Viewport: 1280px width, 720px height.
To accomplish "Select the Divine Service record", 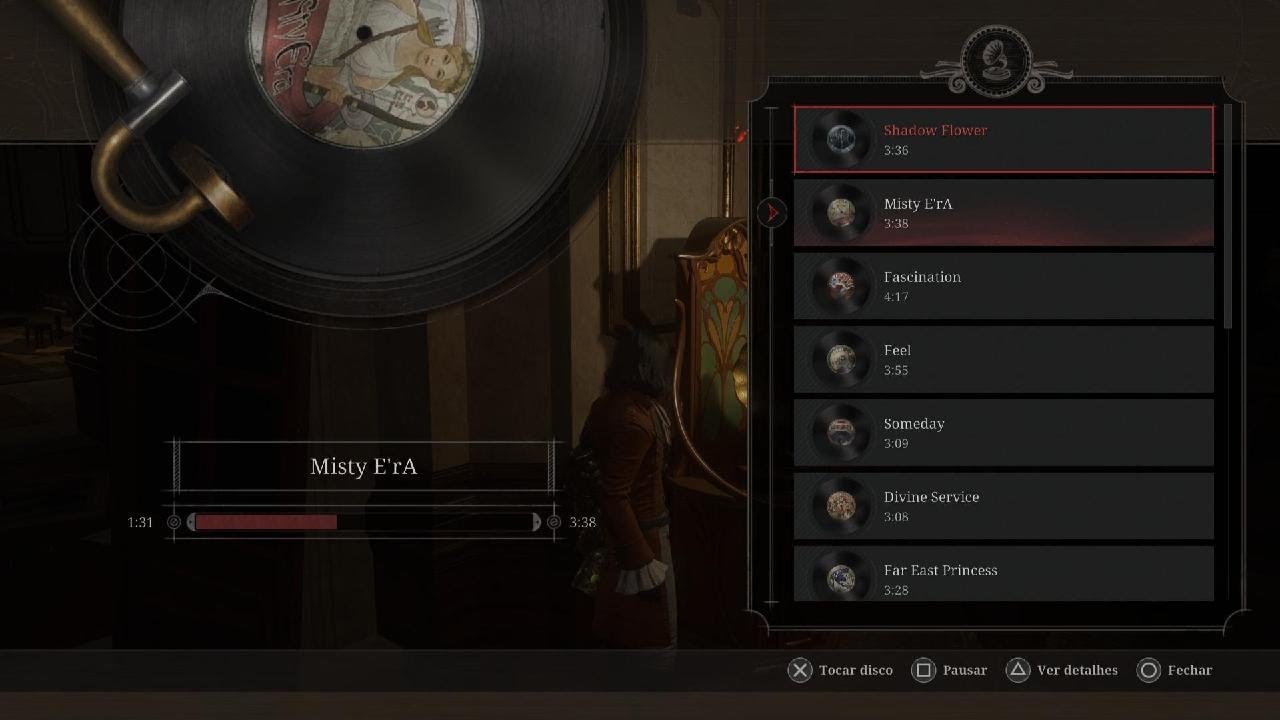I will click(x=1003, y=506).
